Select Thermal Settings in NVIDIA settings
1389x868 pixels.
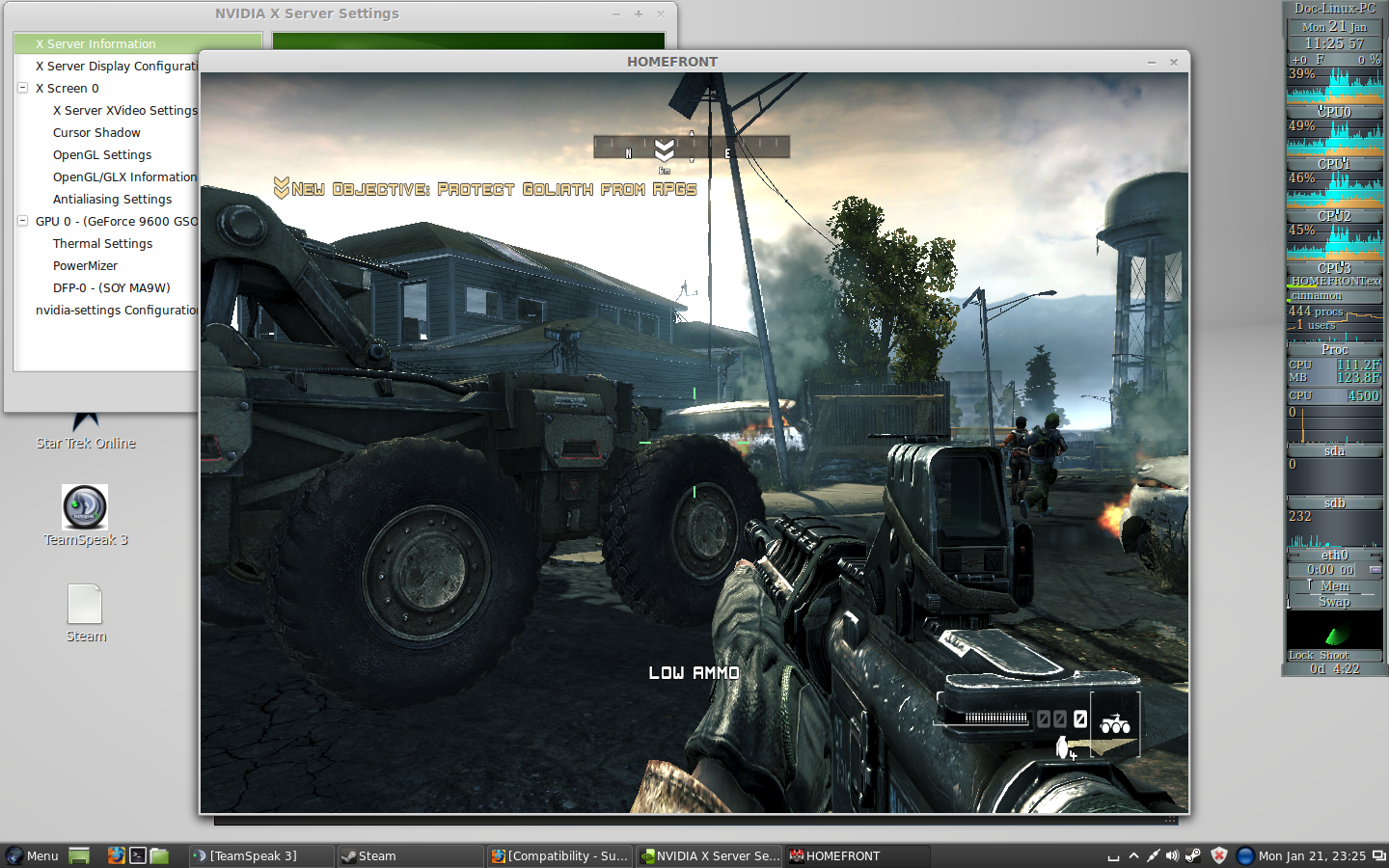coord(102,243)
